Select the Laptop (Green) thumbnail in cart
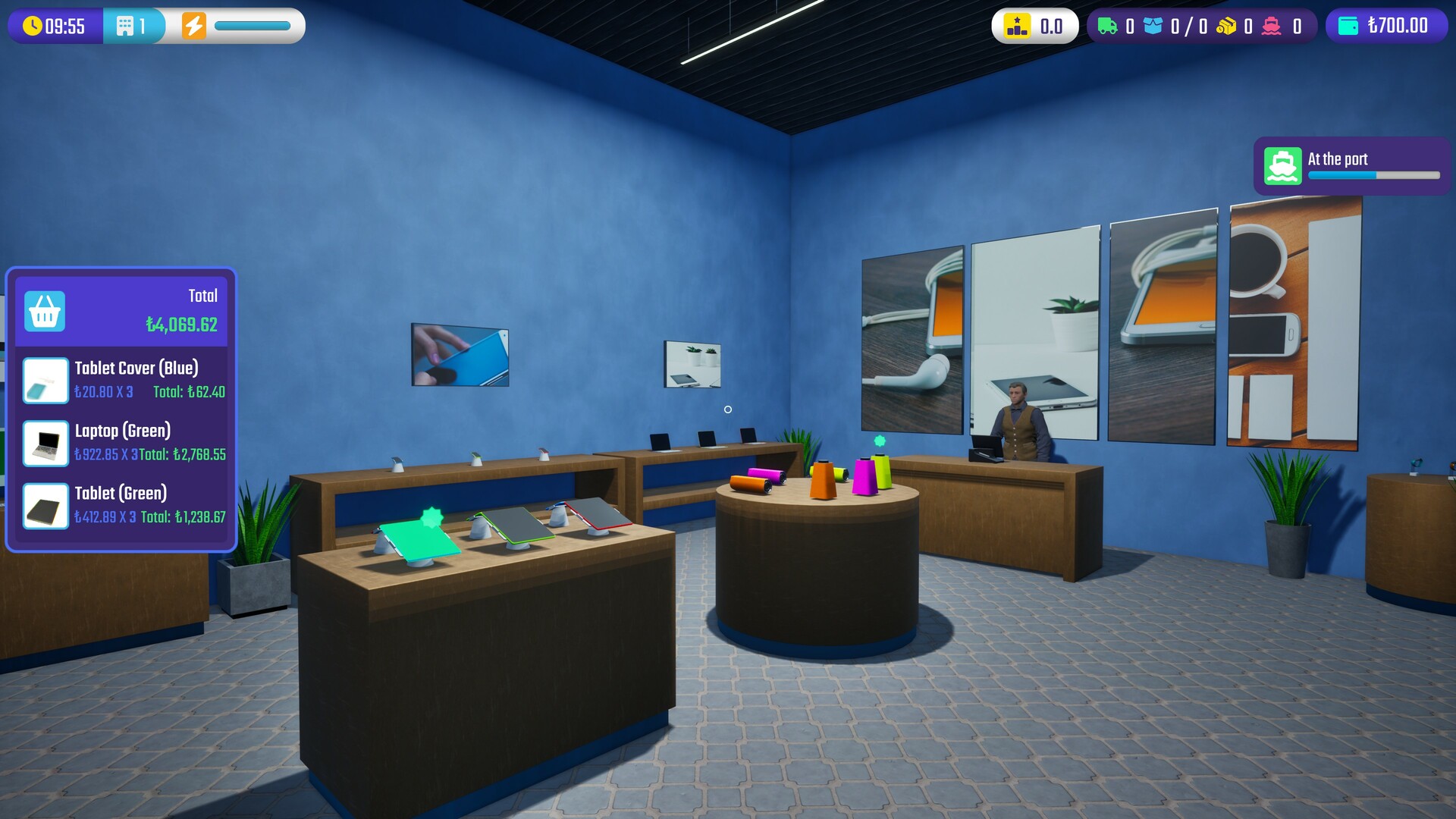The image size is (1456, 819). (45, 444)
